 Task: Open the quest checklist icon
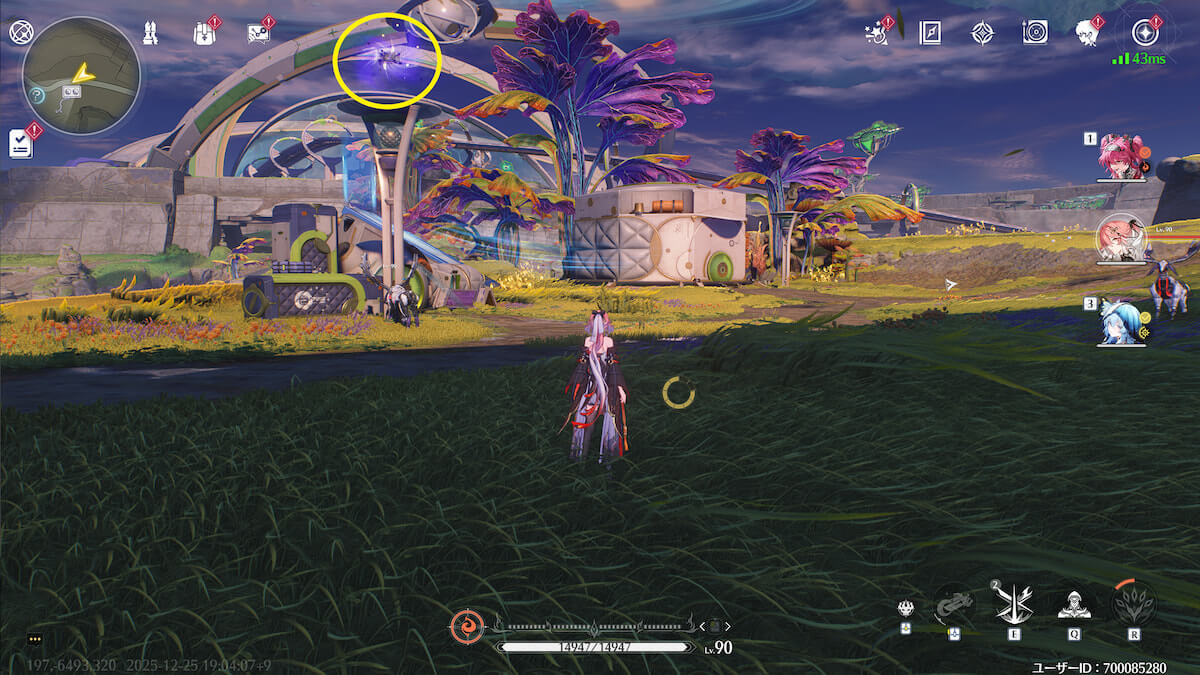(21, 143)
